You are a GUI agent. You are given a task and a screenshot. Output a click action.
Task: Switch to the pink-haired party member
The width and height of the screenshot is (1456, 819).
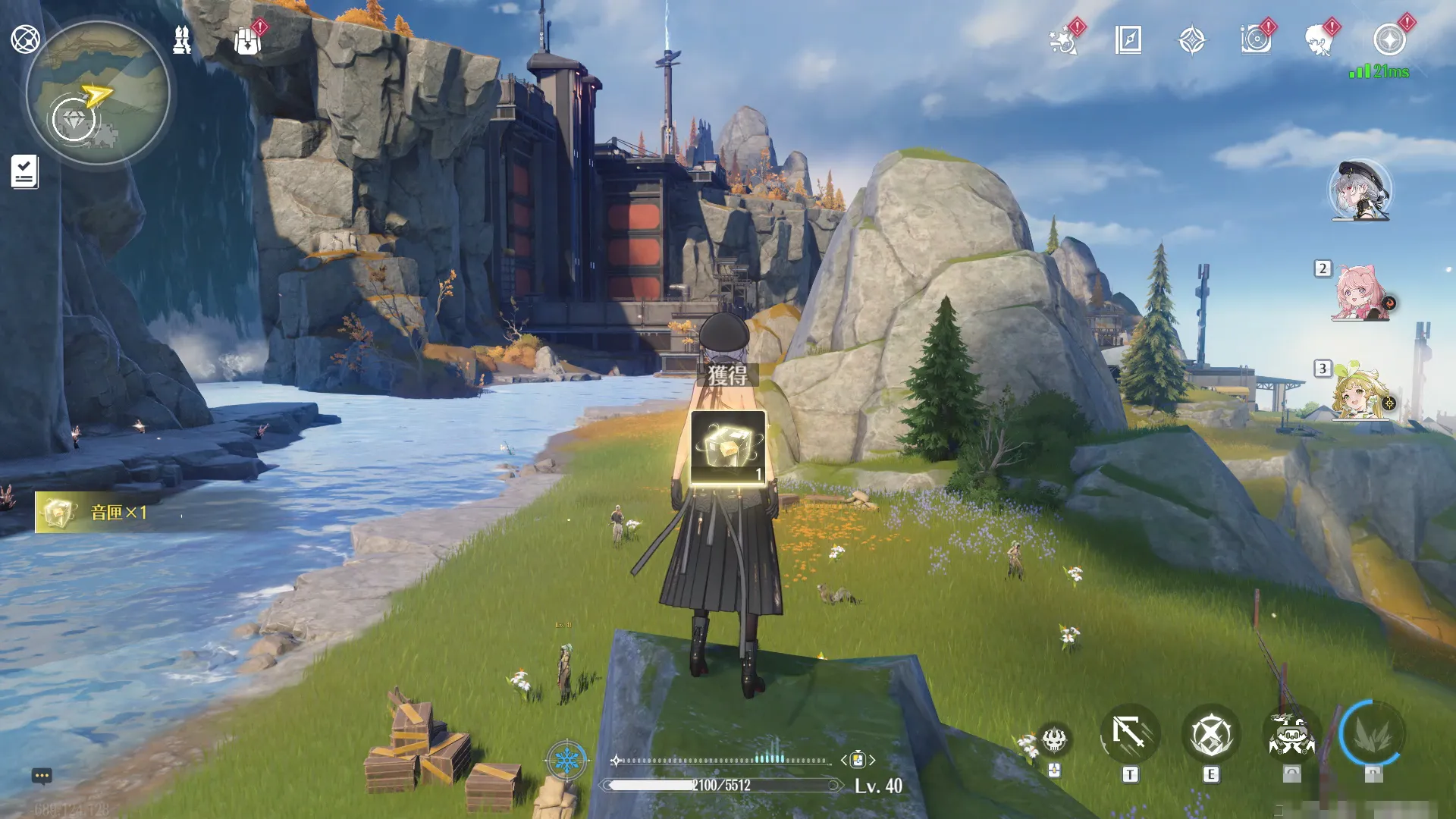(x=1360, y=293)
